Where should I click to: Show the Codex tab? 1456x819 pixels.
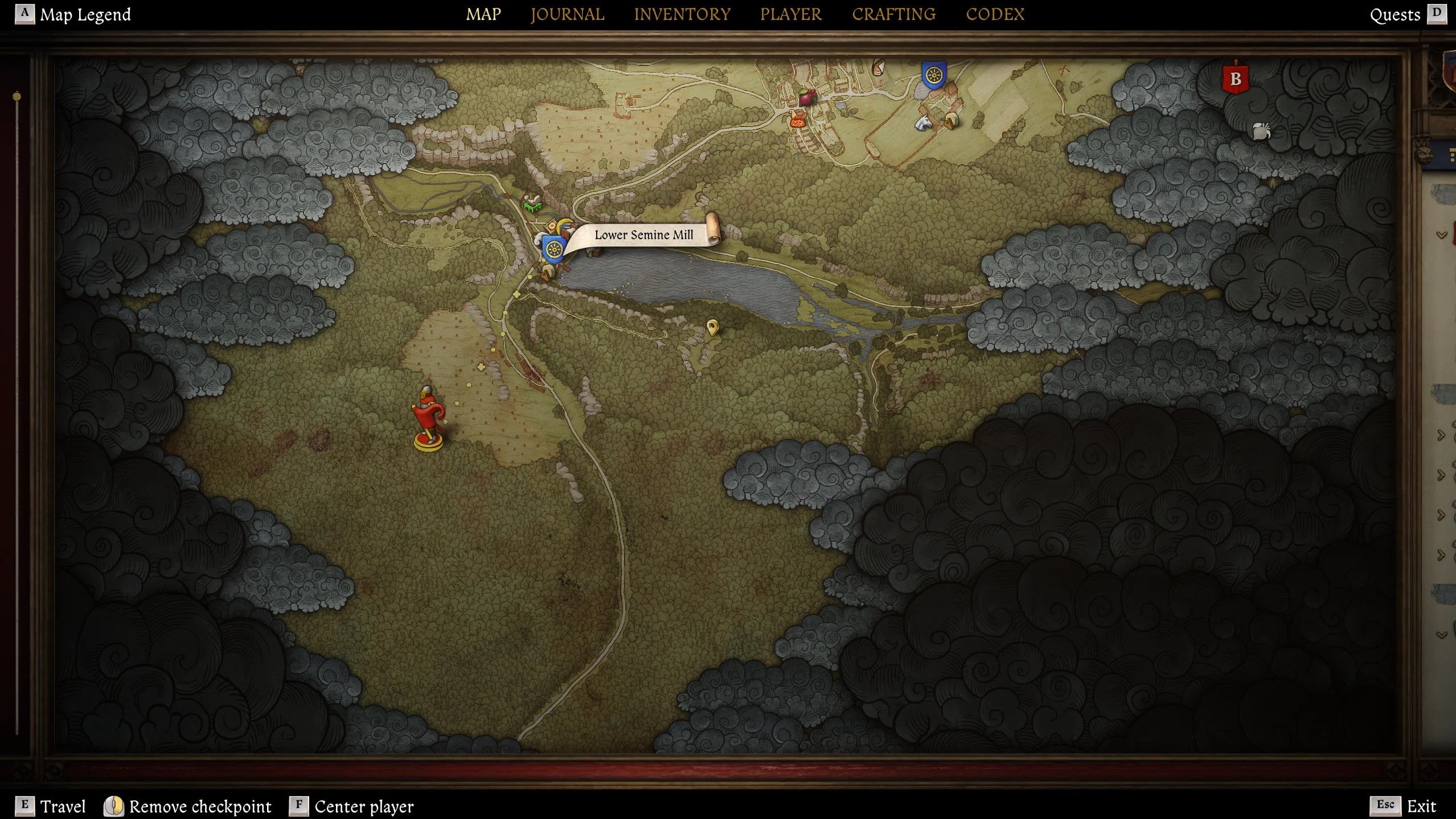pyautogui.click(x=995, y=14)
